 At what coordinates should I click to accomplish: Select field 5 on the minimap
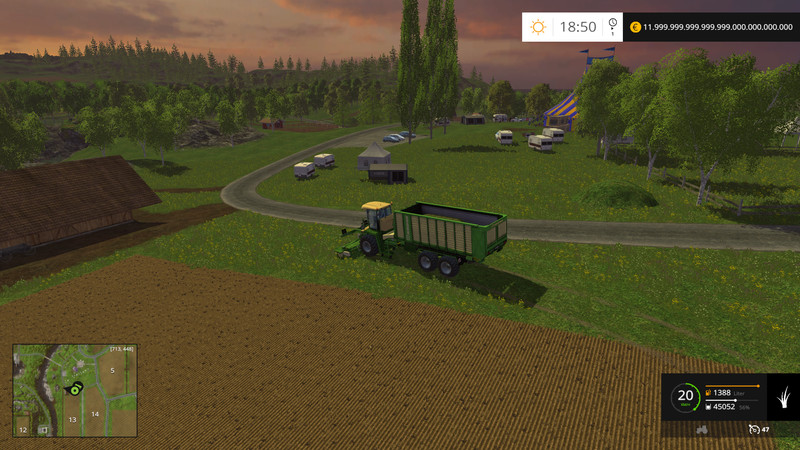(x=112, y=371)
